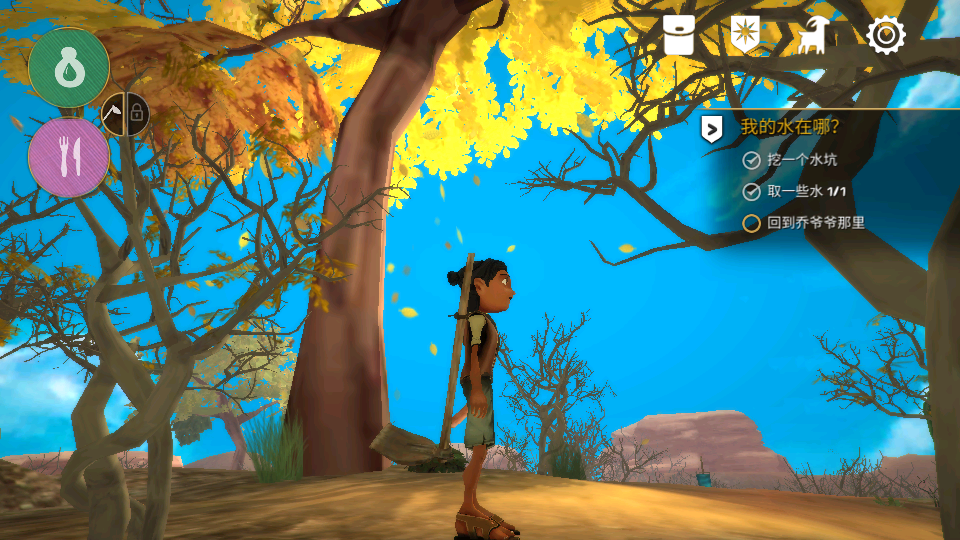Viewport: 960px width, 540px height.
Task: Select the quest title 我的水在哪？
Action: (790, 128)
